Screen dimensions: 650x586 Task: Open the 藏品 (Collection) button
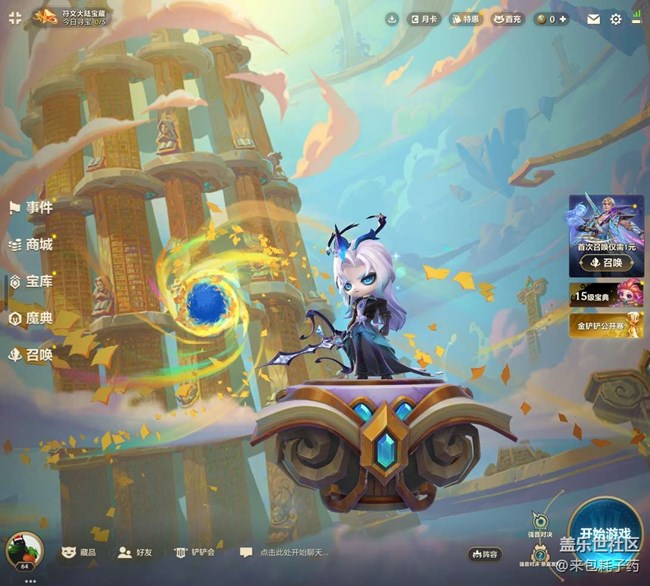point(80,552)
